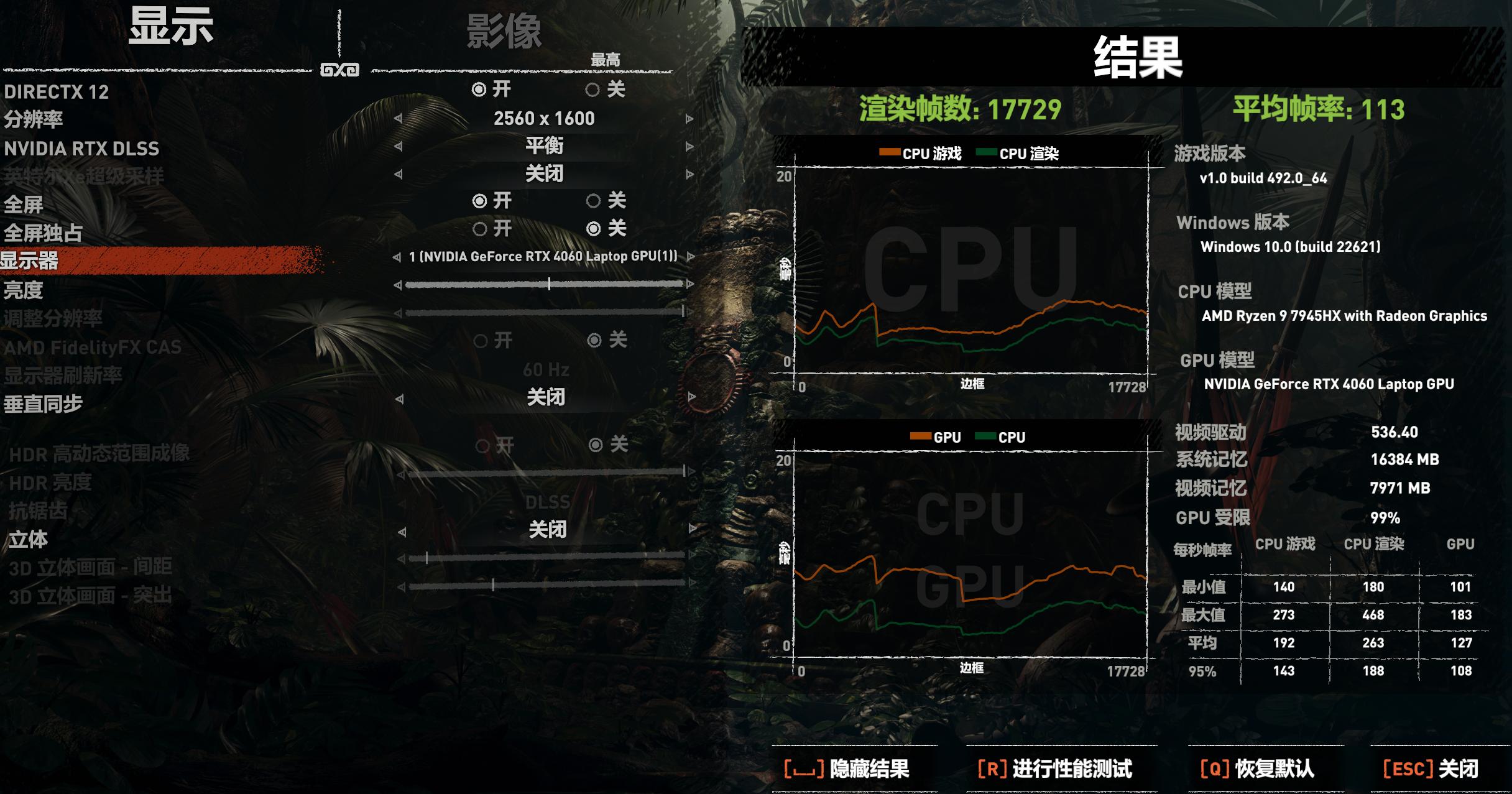Open the 显示器 selector via its left arrow

(399, 256)
